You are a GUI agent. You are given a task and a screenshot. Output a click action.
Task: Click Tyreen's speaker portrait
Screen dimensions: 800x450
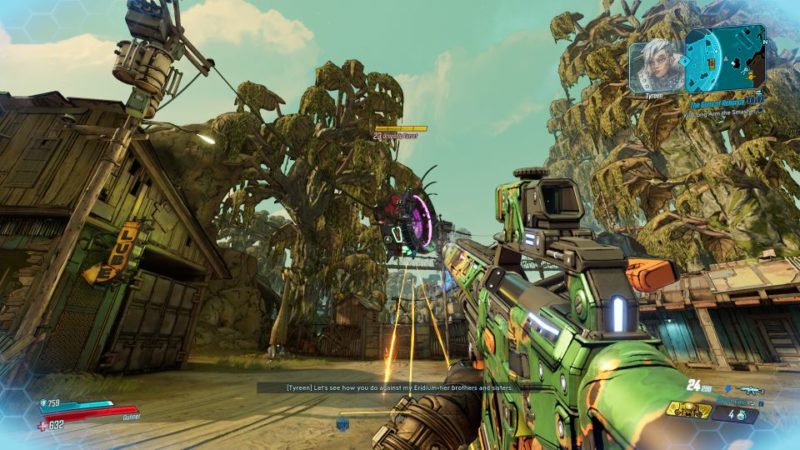(x=656, y=64)
